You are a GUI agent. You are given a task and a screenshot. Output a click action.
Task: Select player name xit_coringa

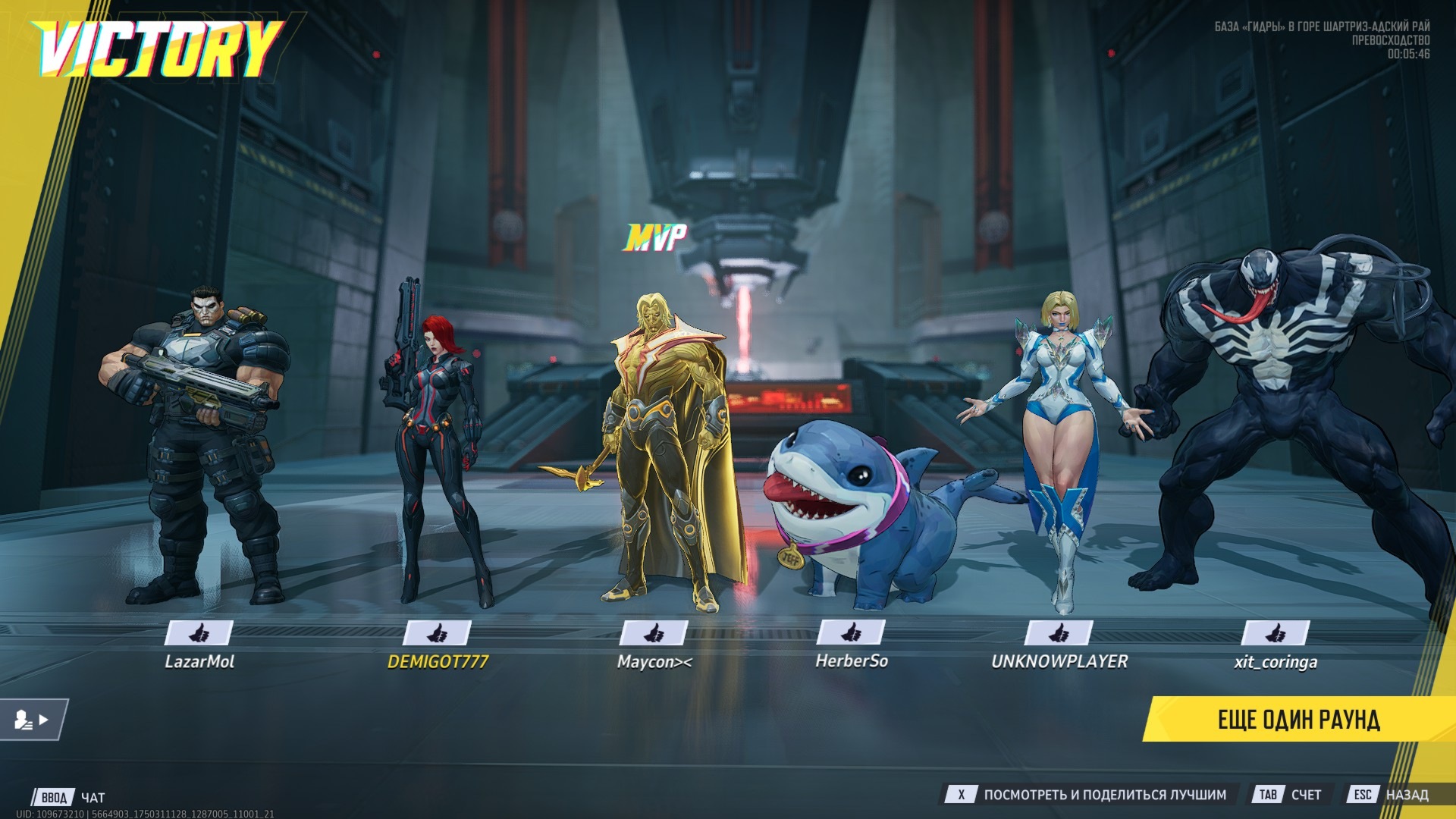[1276, 662]
